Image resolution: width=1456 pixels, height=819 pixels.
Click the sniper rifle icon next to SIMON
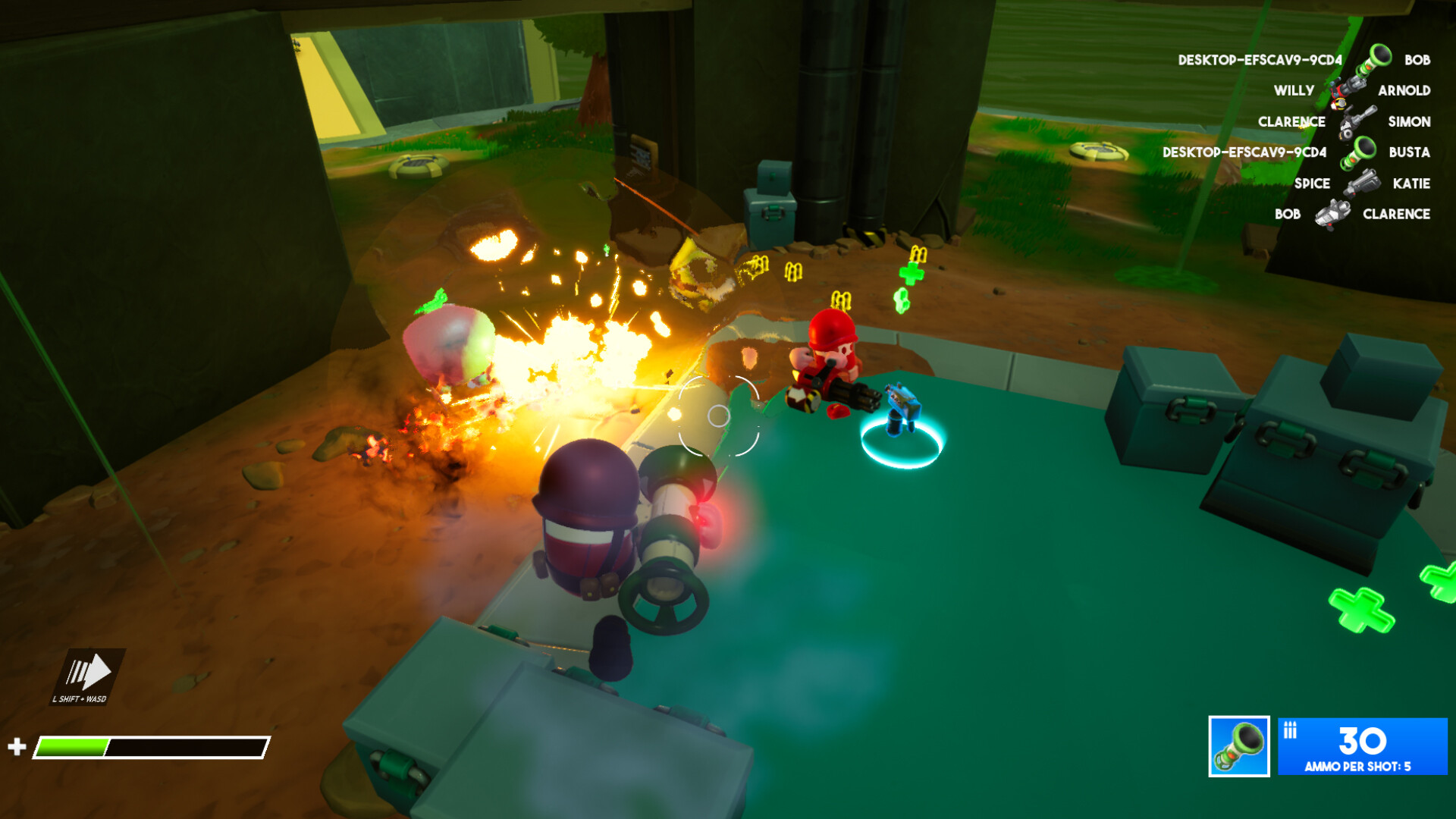coord(1355,121)
